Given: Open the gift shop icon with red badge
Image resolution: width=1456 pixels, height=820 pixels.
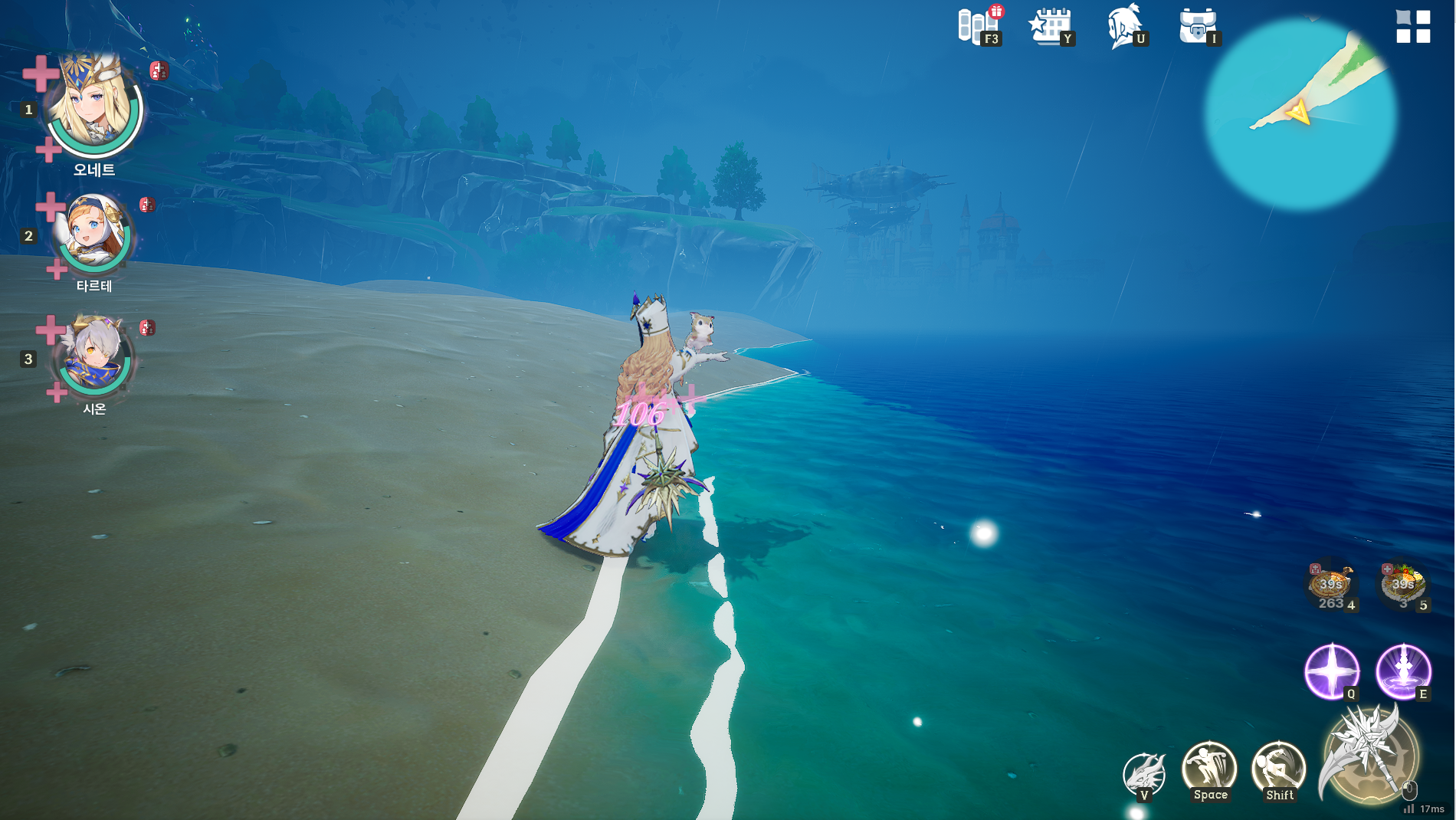Looking at the screenshot, I should click(x=979, y=25).
